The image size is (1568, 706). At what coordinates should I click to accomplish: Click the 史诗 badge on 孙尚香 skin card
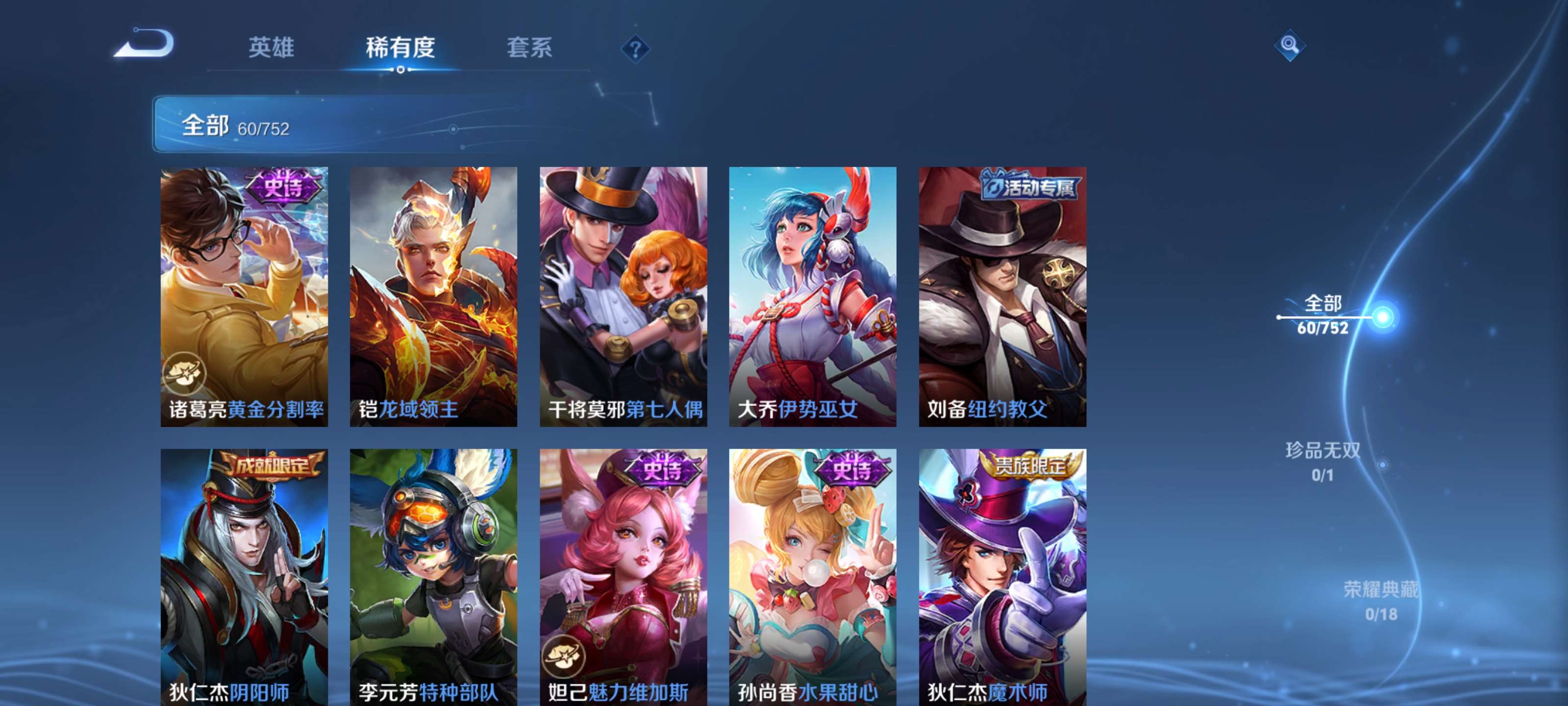point(852,472)
